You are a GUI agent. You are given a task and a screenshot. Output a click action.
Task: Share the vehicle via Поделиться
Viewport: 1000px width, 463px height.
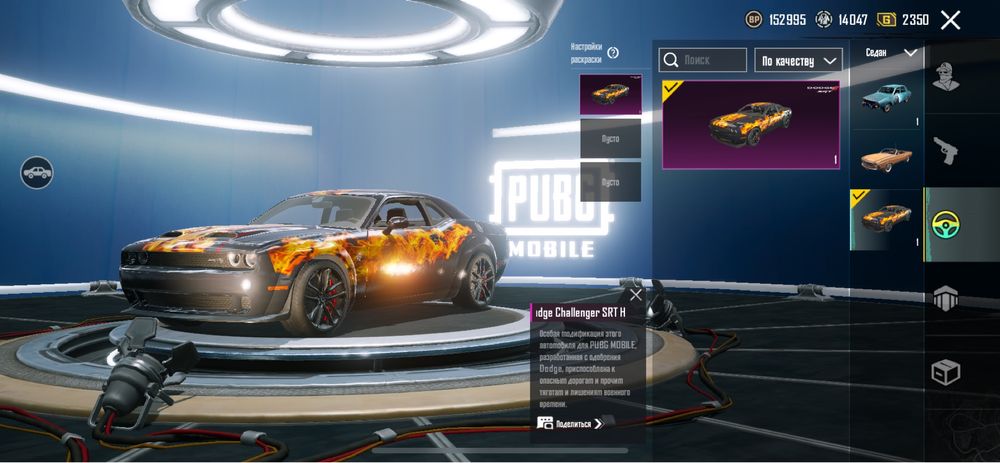click(x=572, y=423)
